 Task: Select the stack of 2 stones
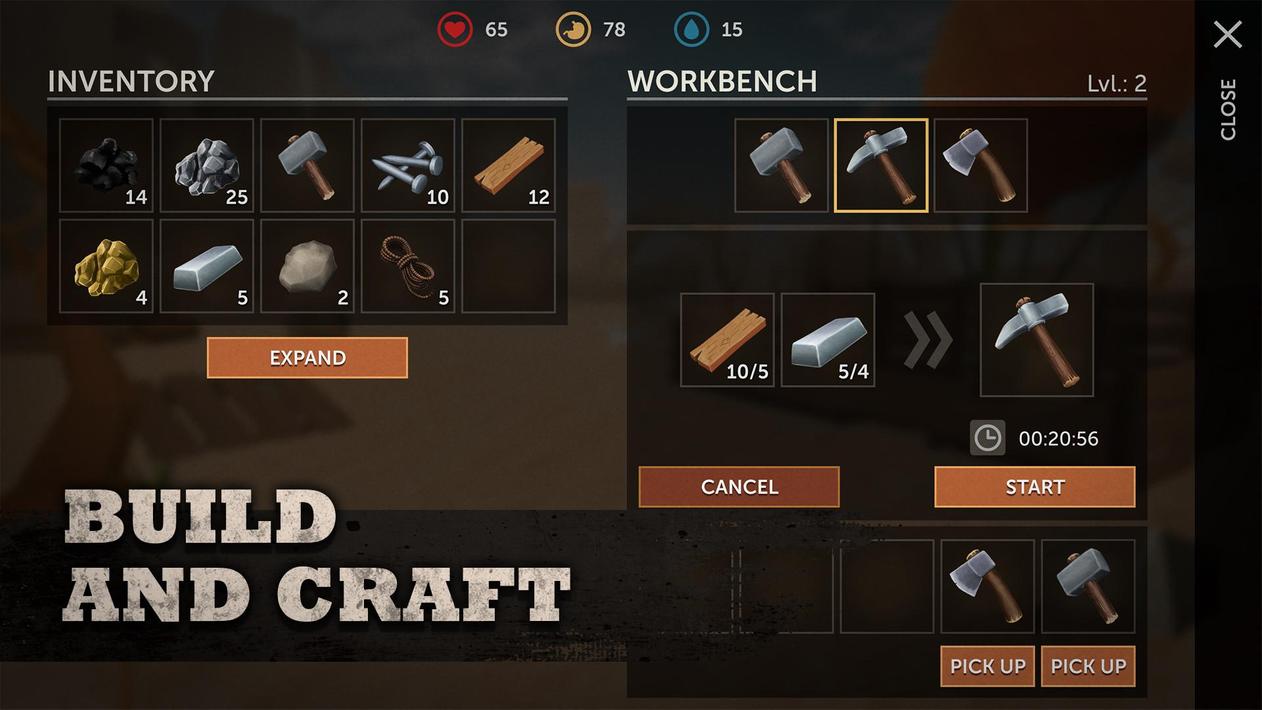(307, 266)
